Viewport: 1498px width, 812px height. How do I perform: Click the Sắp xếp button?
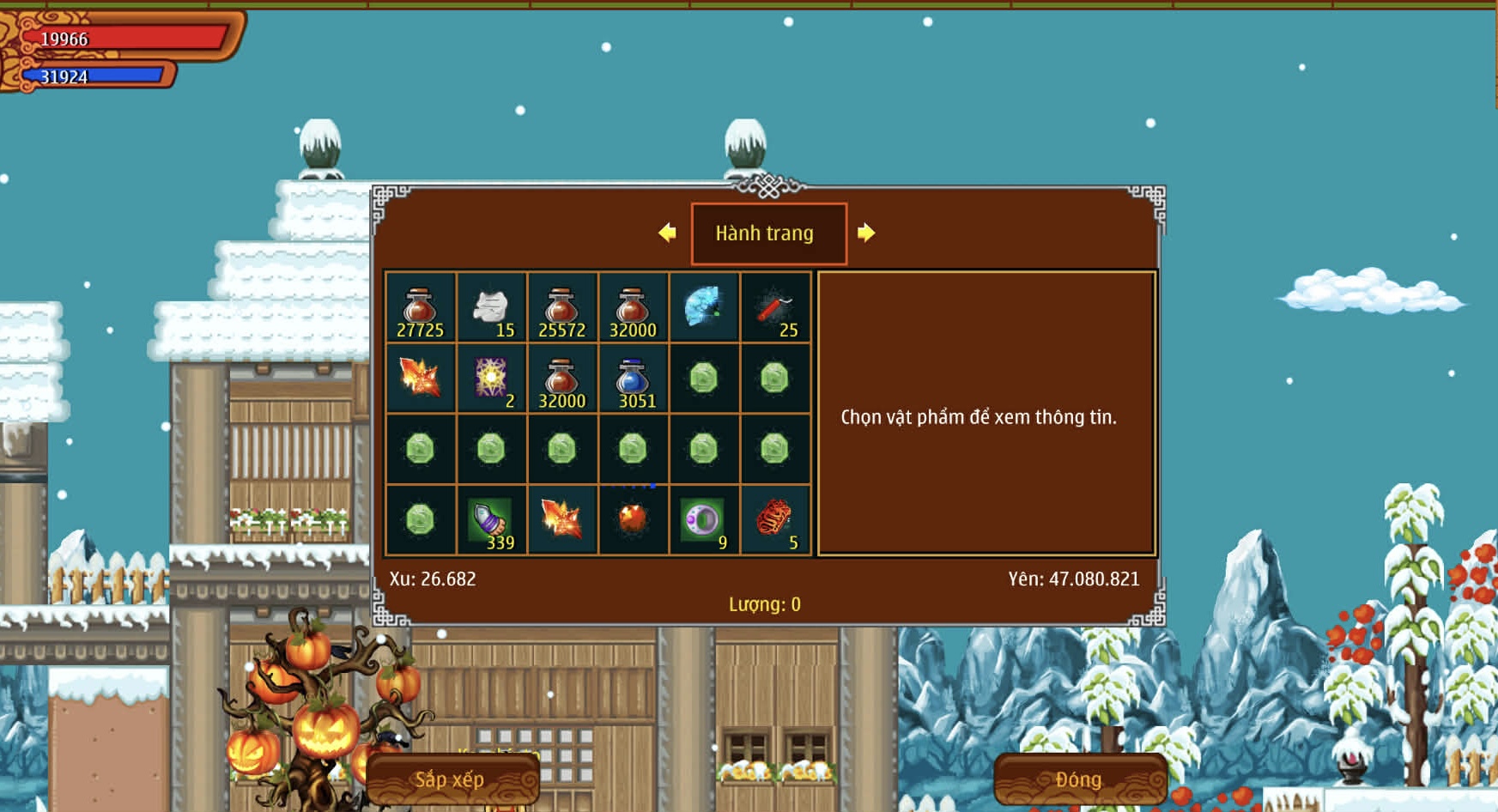[x=452, y=779]
